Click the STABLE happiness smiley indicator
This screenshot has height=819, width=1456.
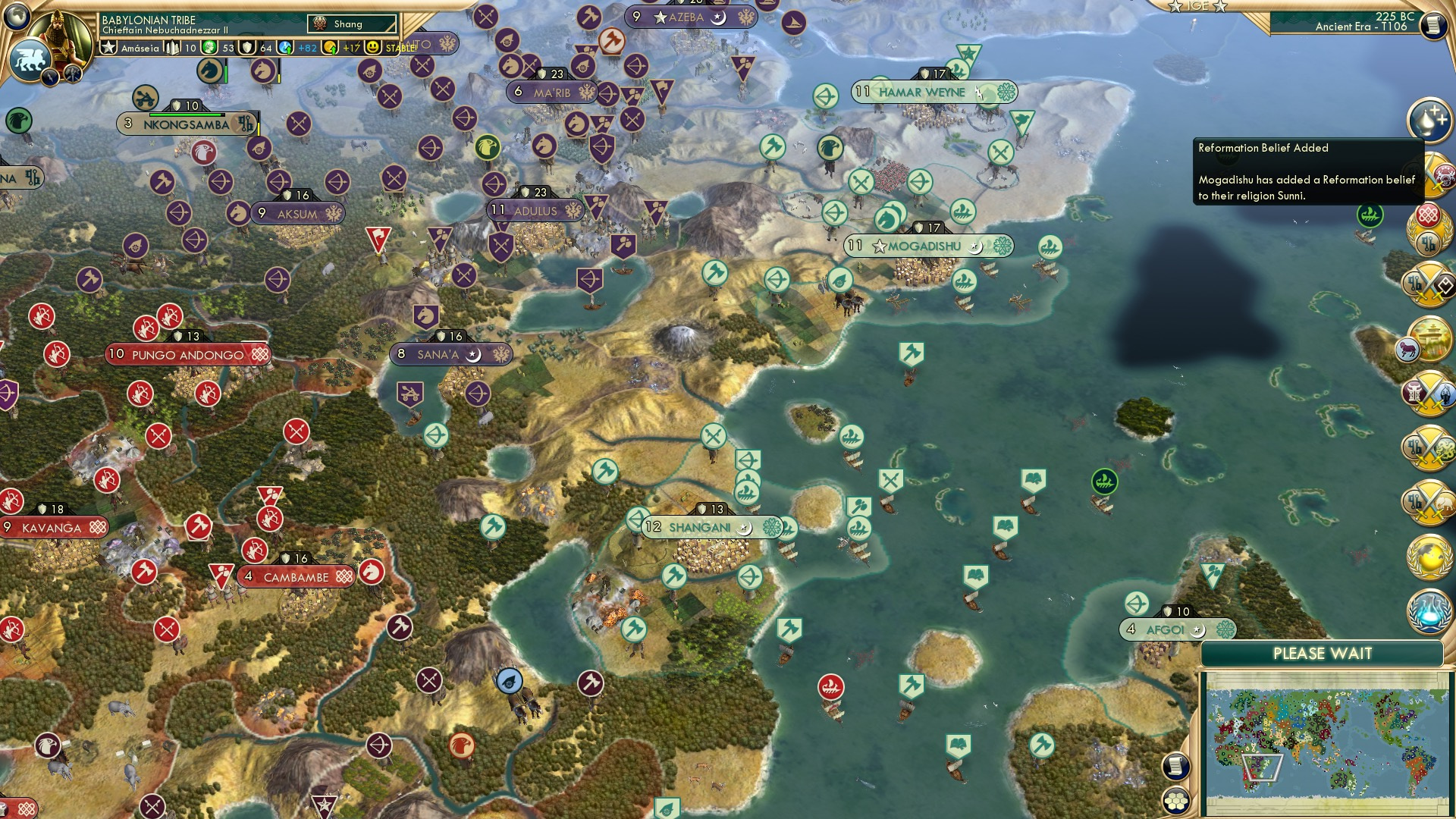[x=375, y=46]
